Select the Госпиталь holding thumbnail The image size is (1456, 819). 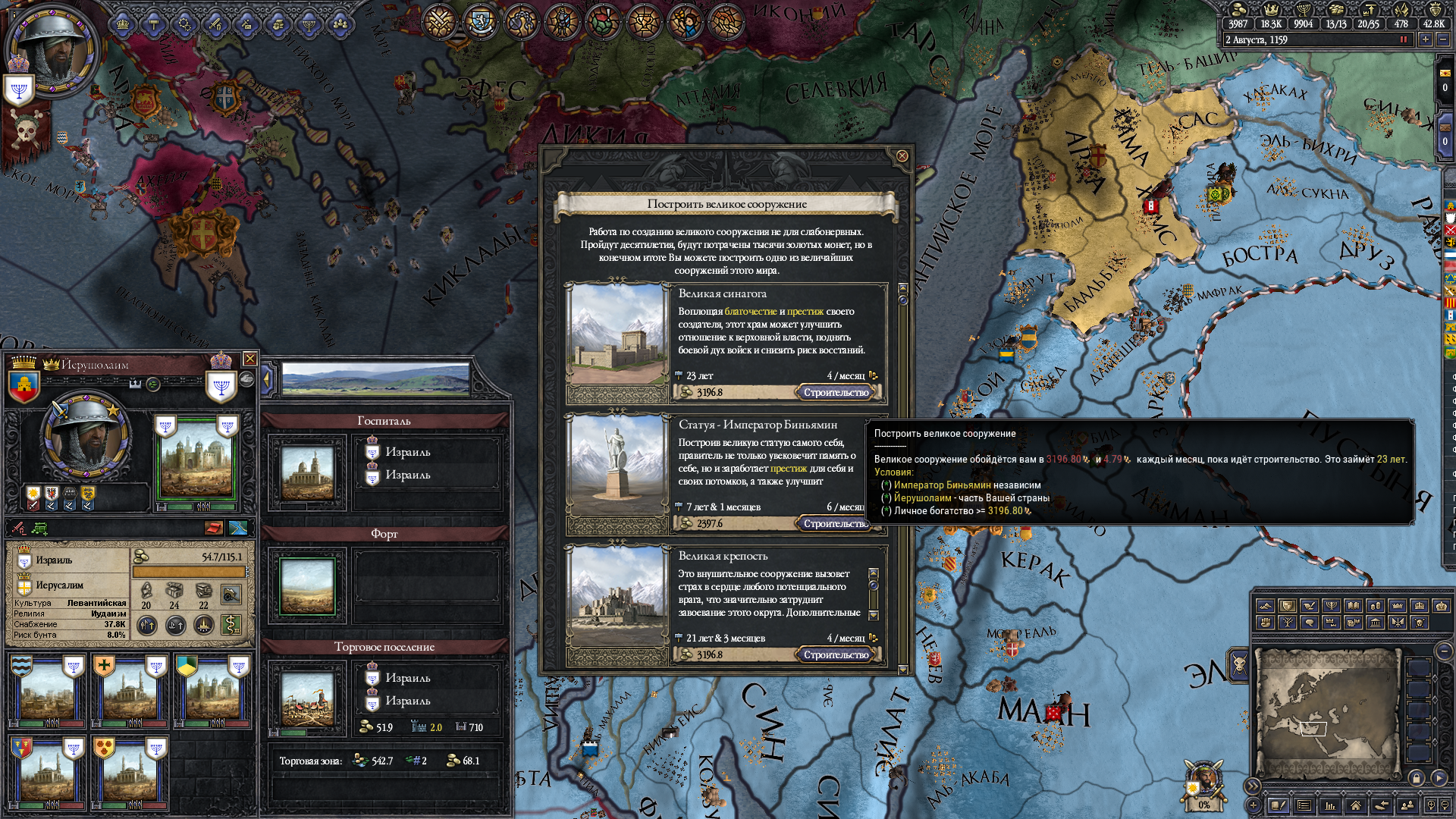[x=307, y=472]
